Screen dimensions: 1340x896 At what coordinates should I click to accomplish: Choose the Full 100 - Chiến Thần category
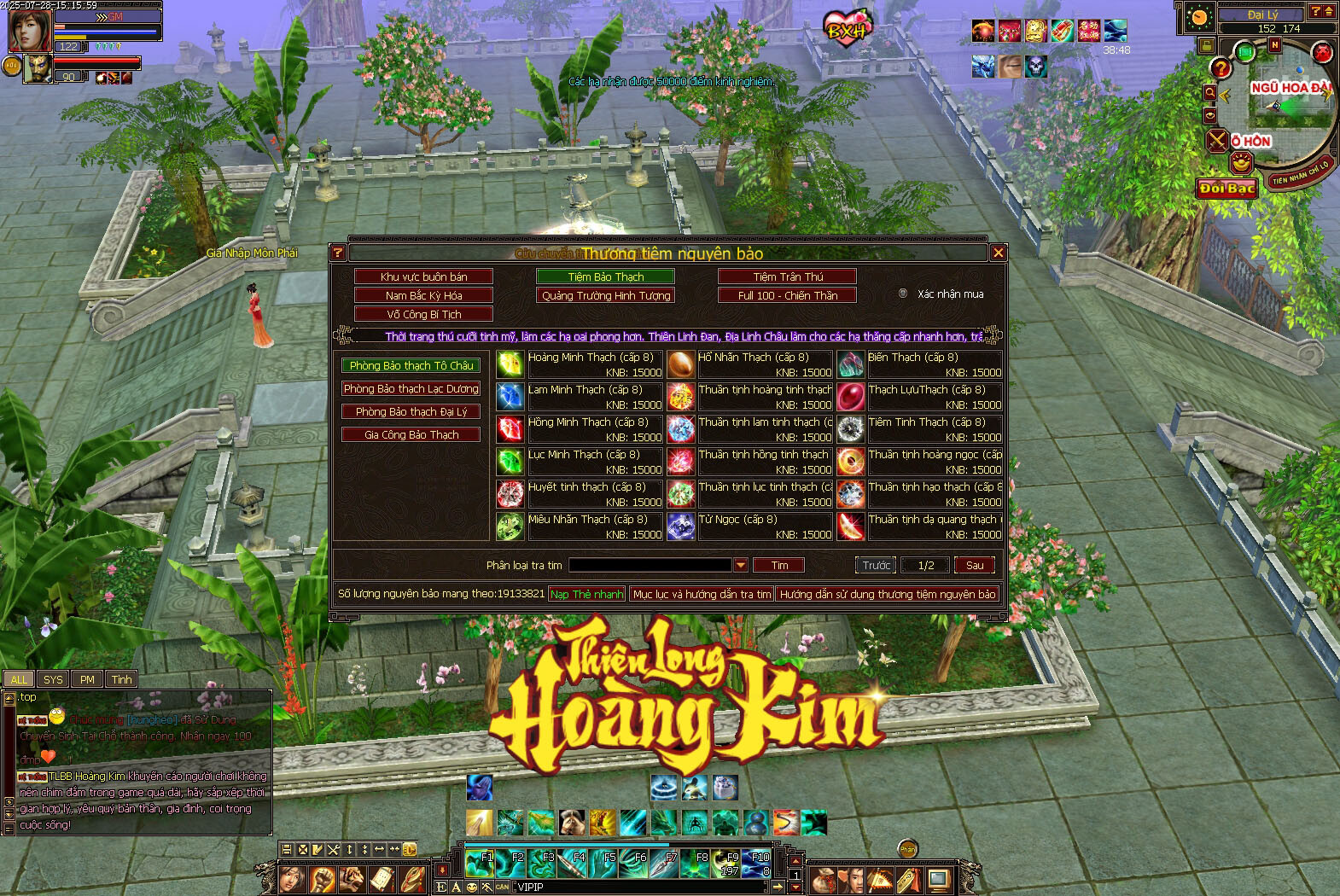787,295
